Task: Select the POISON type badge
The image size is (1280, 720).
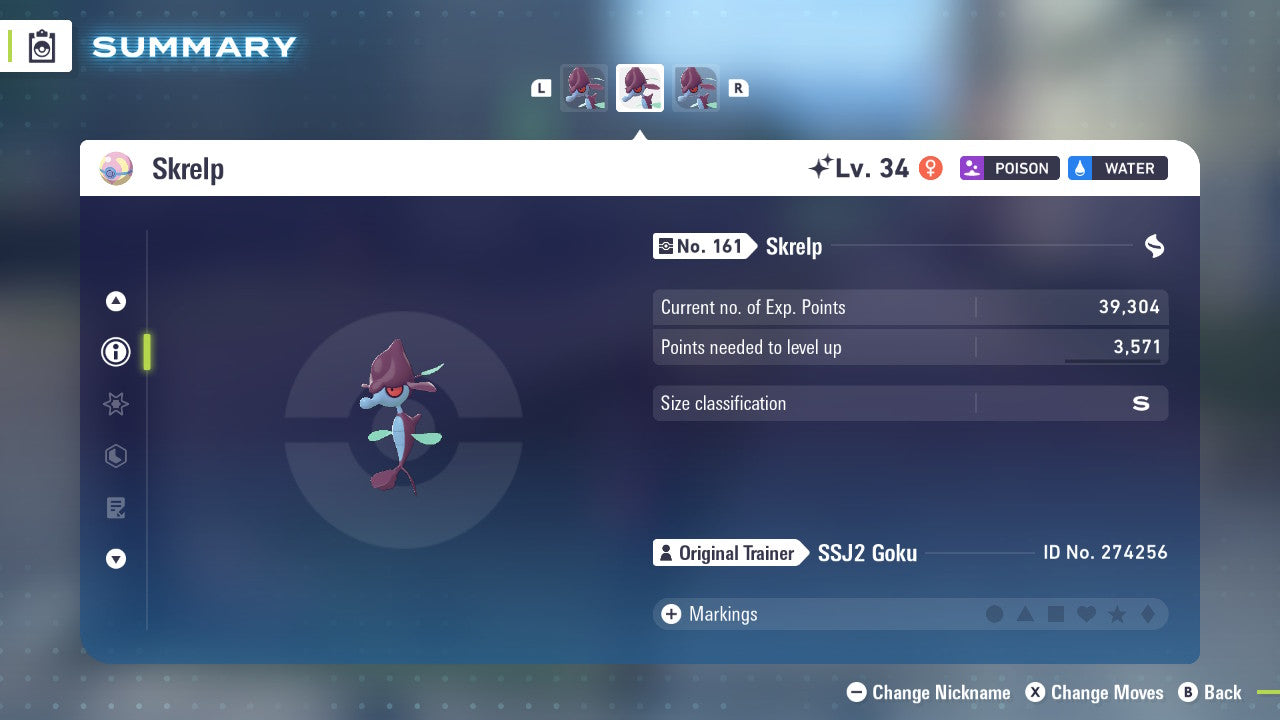Action: 1009,168
